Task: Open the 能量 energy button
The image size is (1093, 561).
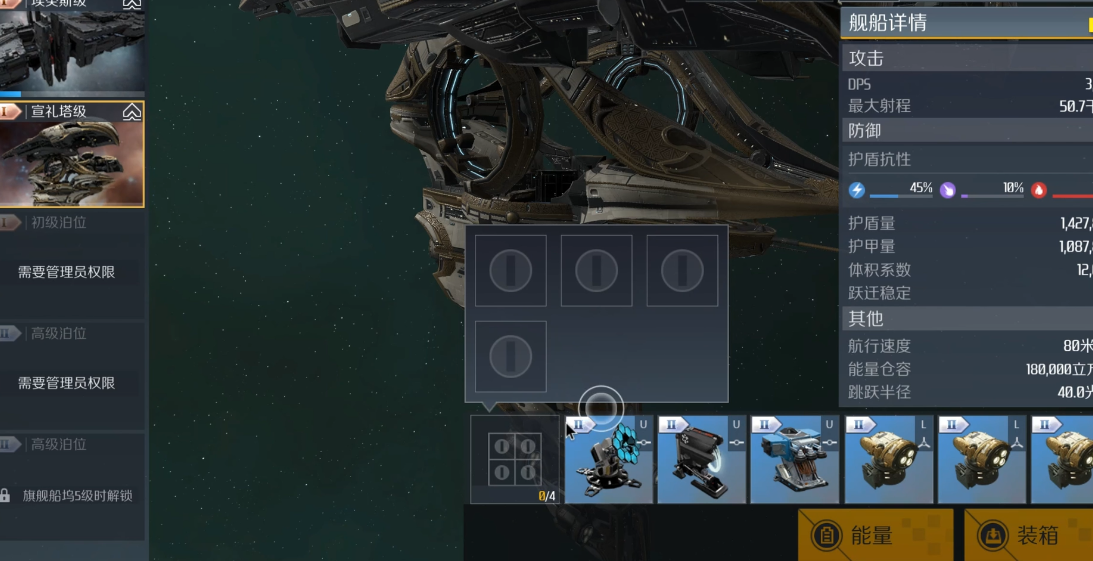Action: point(875,536)
